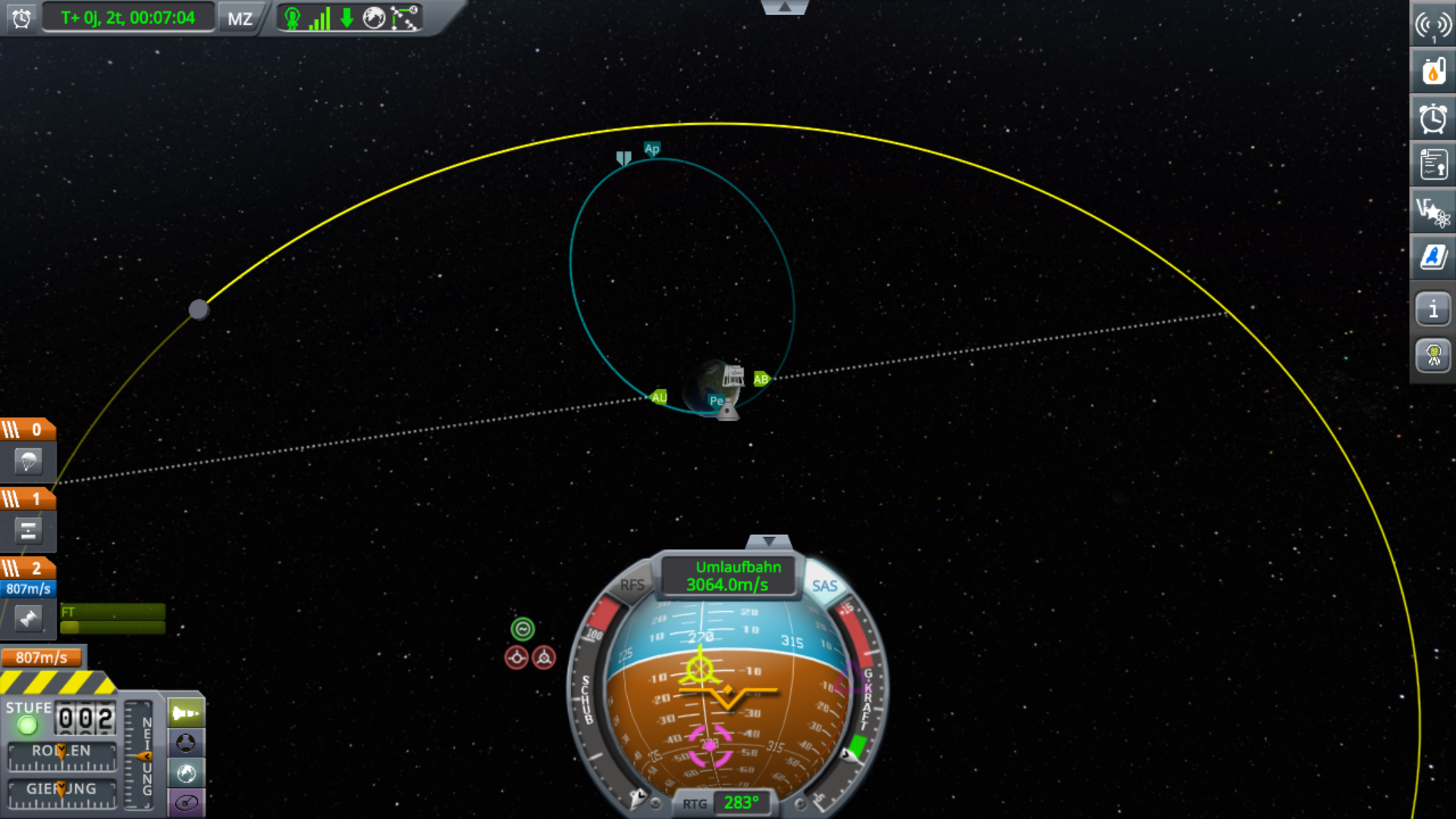Screen dimensions: 1456x819
Task: Toggle the RFS thrusters button
Action: [x=632, y=585]
